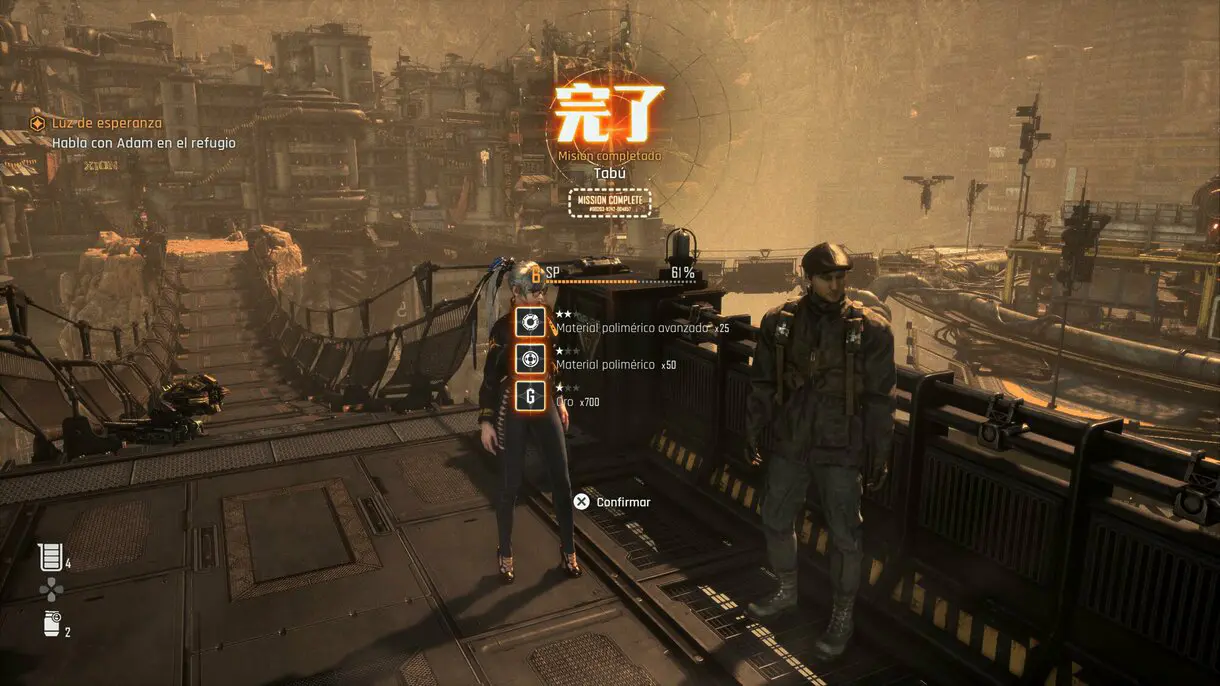1220x686 pixels.
Task: Select the healing canister item with count 4
Action: coord(50,557)
